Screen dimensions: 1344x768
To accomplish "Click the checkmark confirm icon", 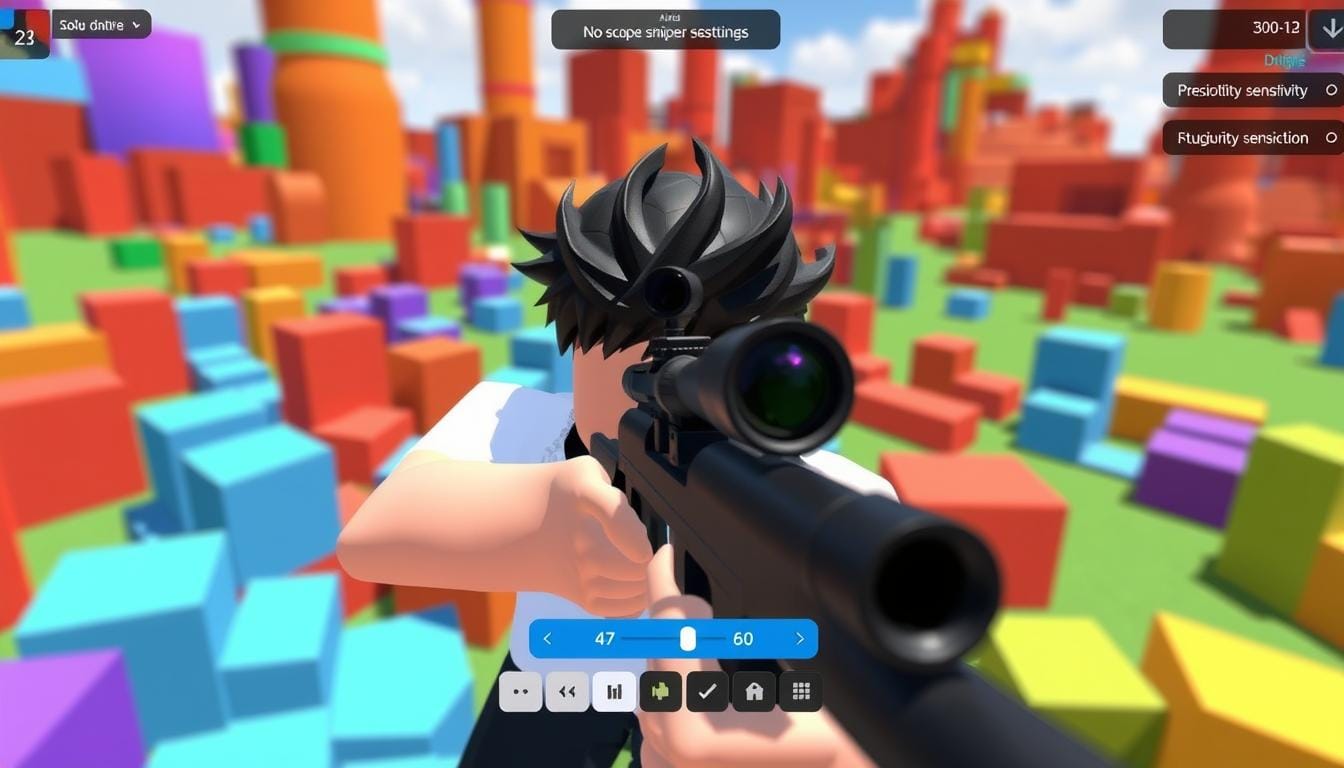I will [708, 691].
